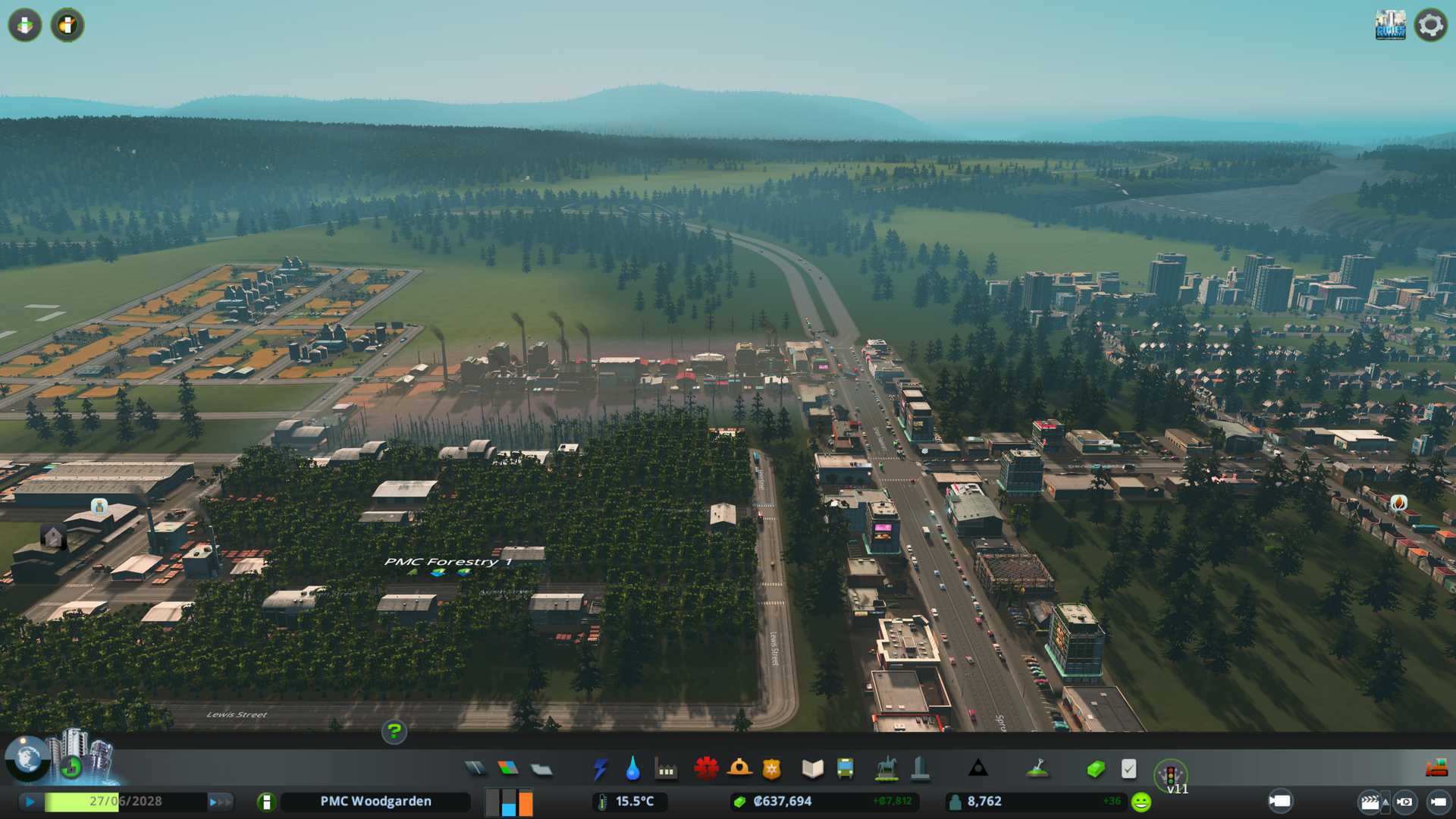1456x819 pixels.
Task: Open the Landscaping shovel tool
Action: 1037,769
